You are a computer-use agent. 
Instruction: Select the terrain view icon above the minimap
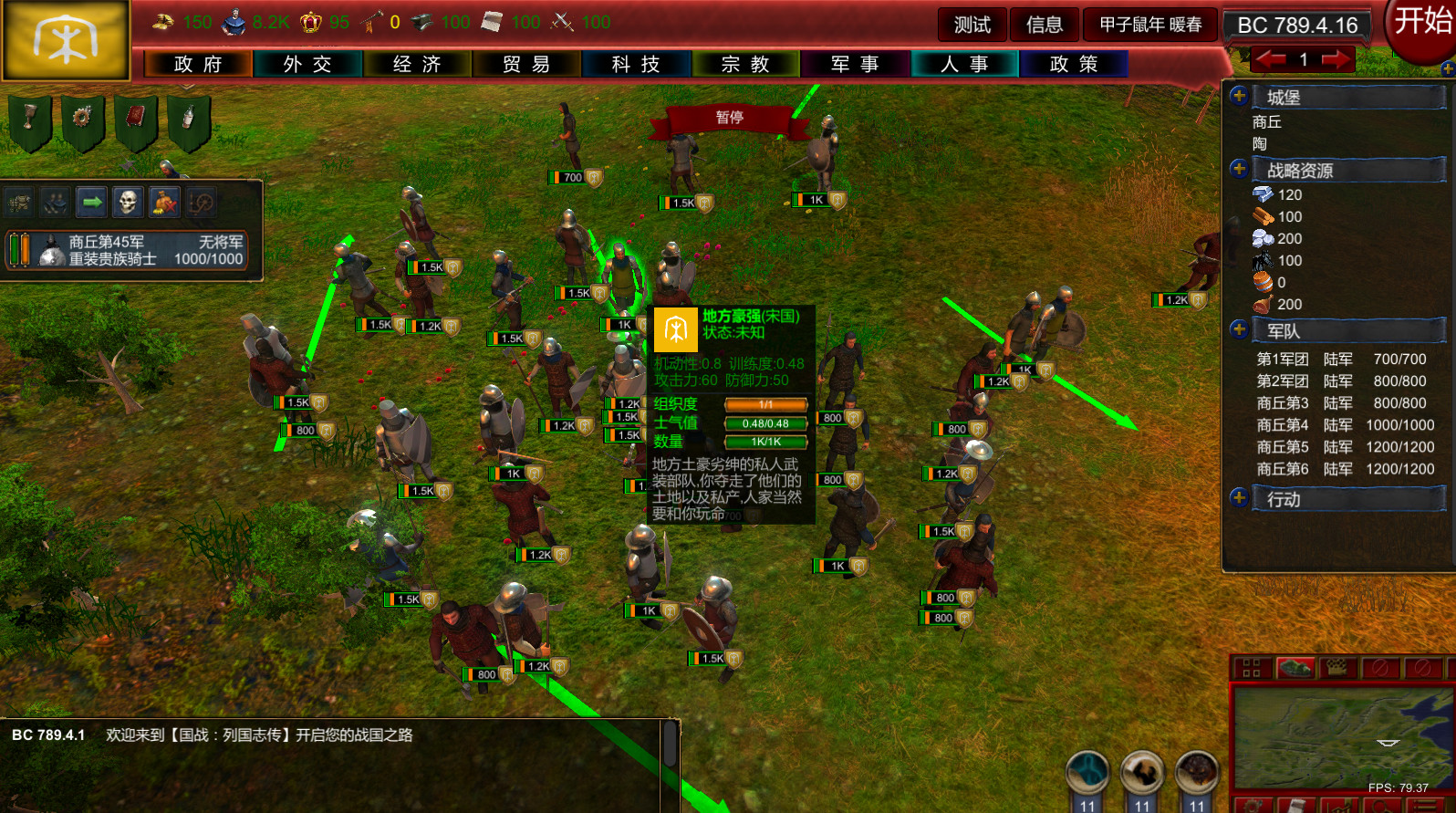tap(1296, 668)
